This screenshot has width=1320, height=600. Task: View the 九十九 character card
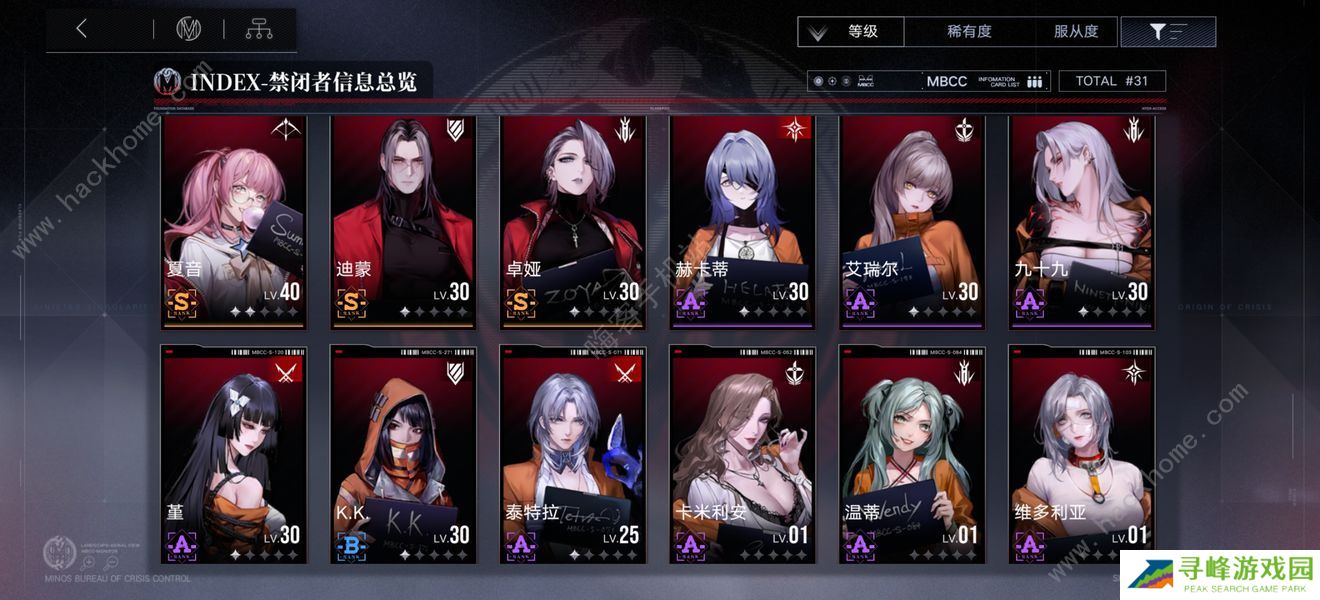pyautogui.click(x=1081, y=222)
